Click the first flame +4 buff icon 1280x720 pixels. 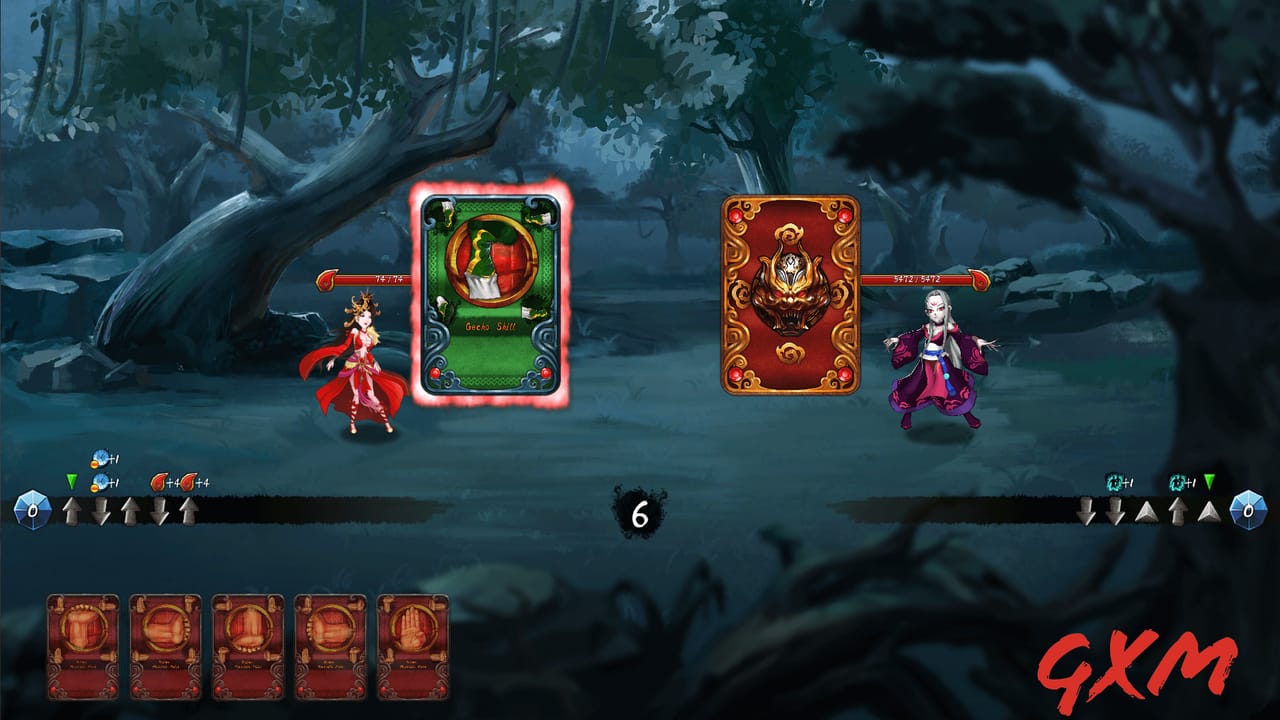click(160, 483)
